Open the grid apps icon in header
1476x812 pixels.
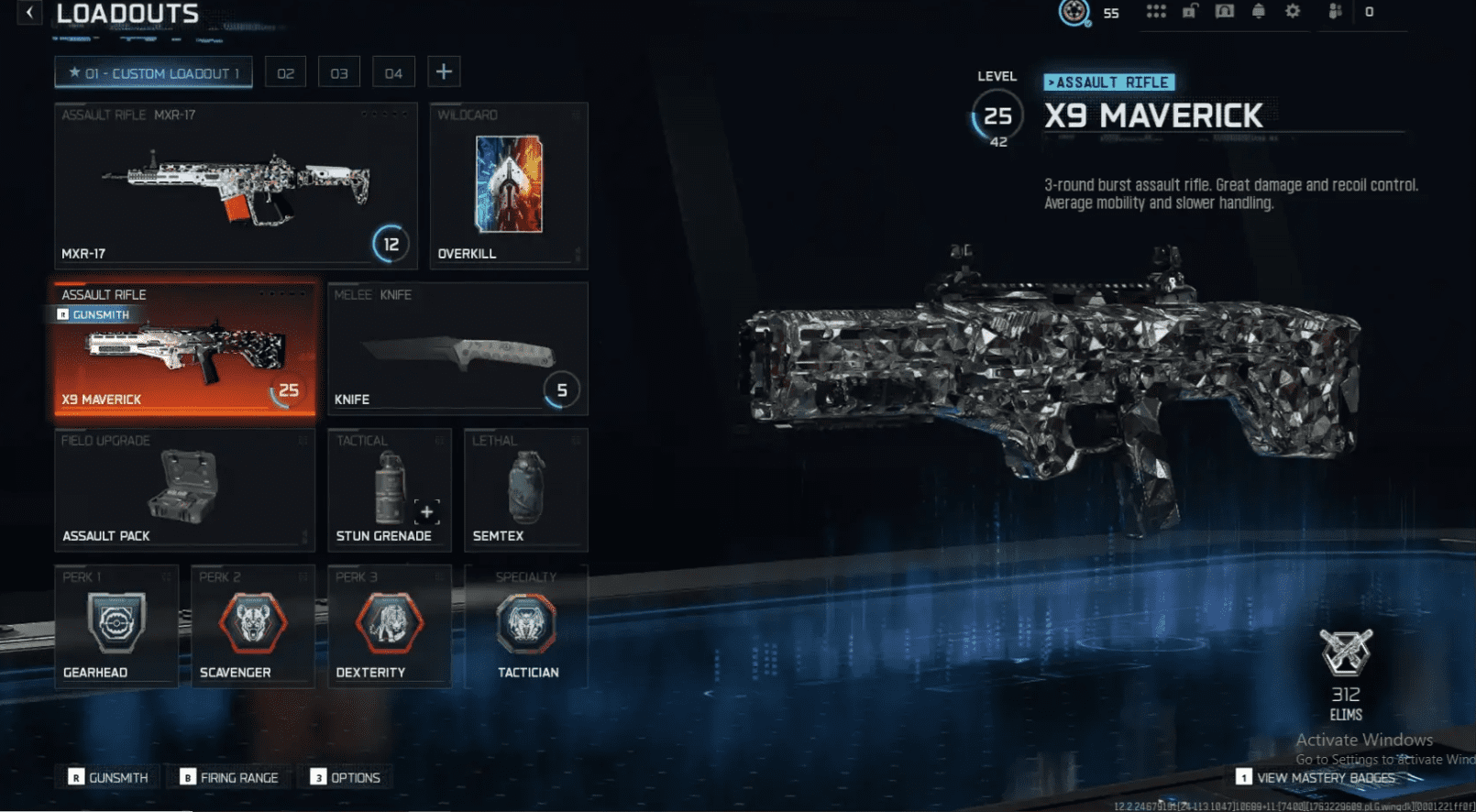pos(1155,12)
